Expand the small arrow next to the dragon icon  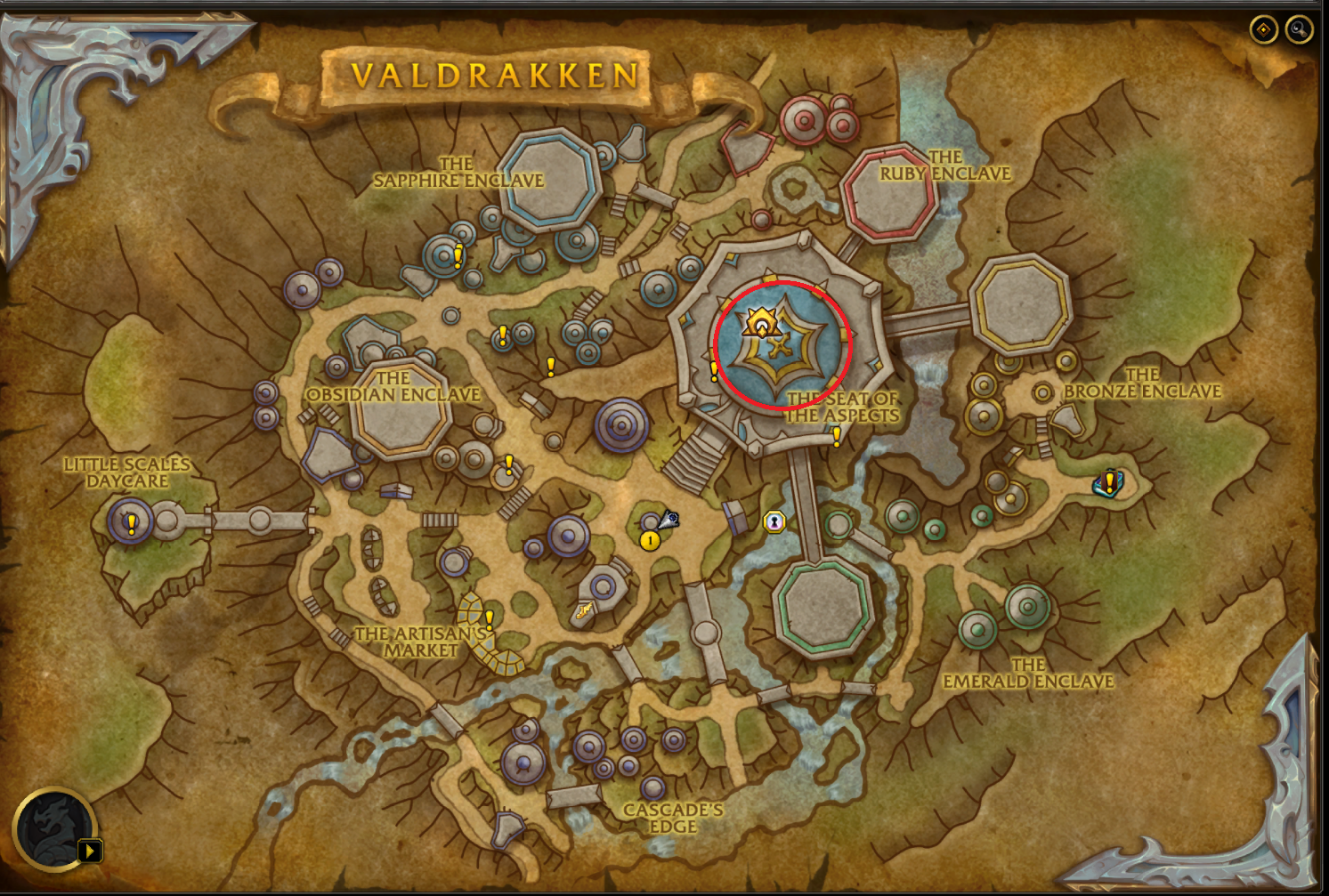pos(90,851)
